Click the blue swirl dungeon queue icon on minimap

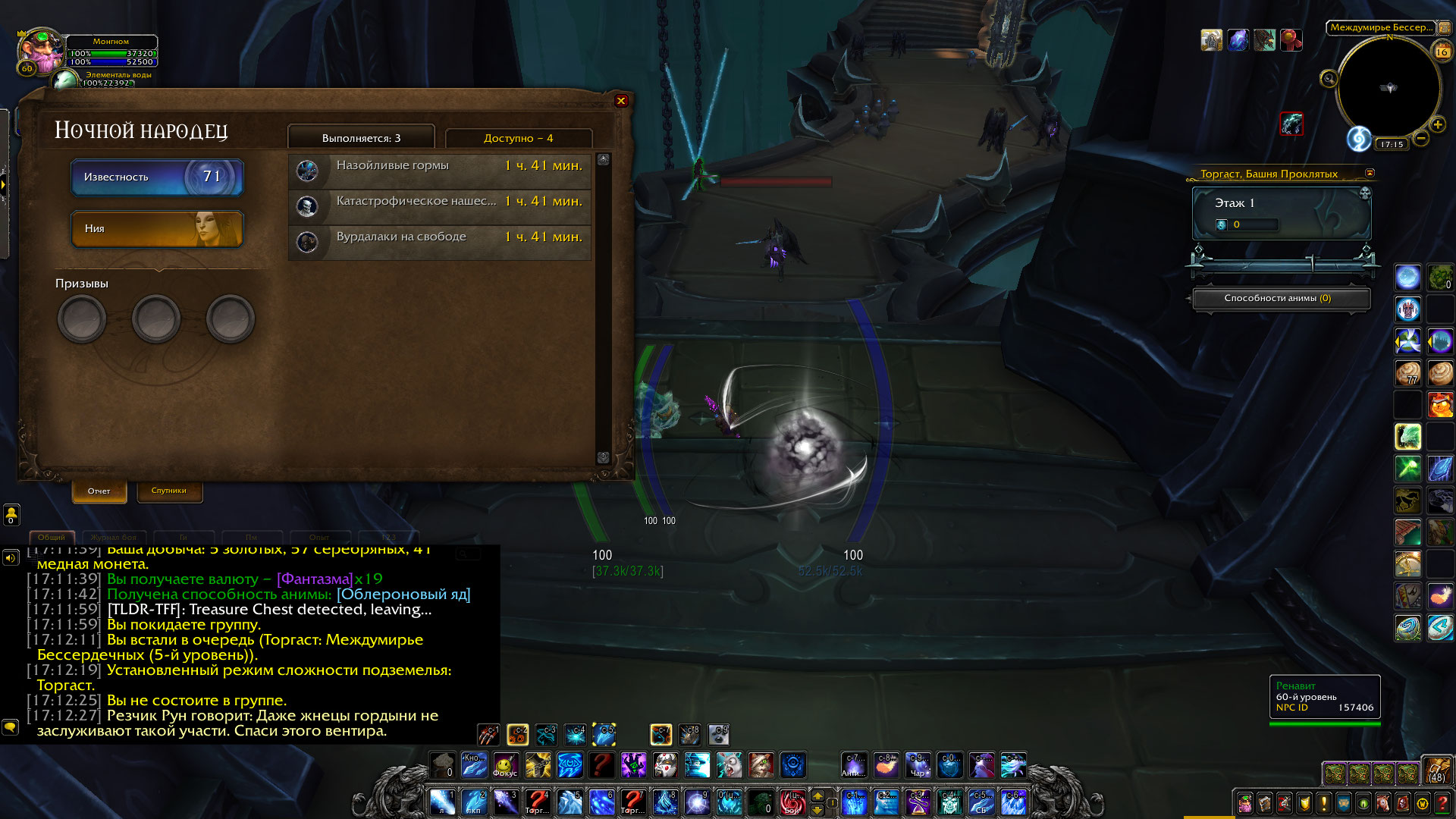pos(1360,139)
